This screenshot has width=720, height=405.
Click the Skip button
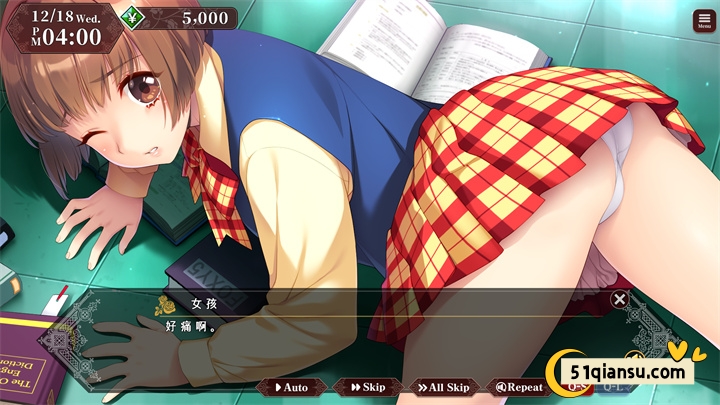367,387
